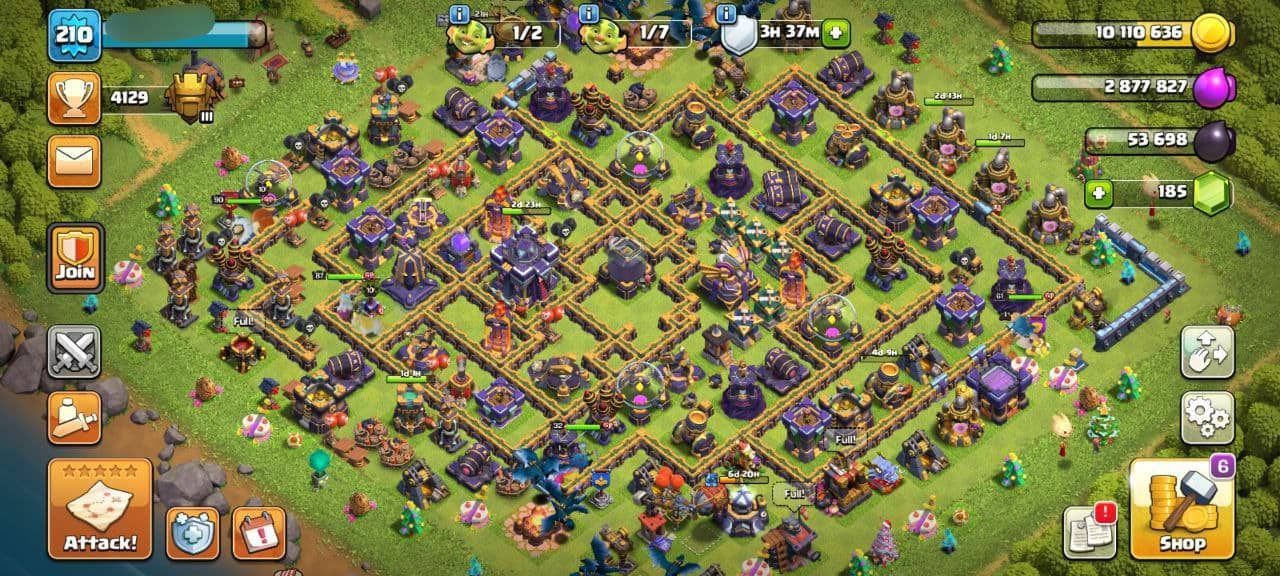Open the Shop
Image resolution: width=1280 pixels, height=576 pixels.
click(x=1180, y=509)
